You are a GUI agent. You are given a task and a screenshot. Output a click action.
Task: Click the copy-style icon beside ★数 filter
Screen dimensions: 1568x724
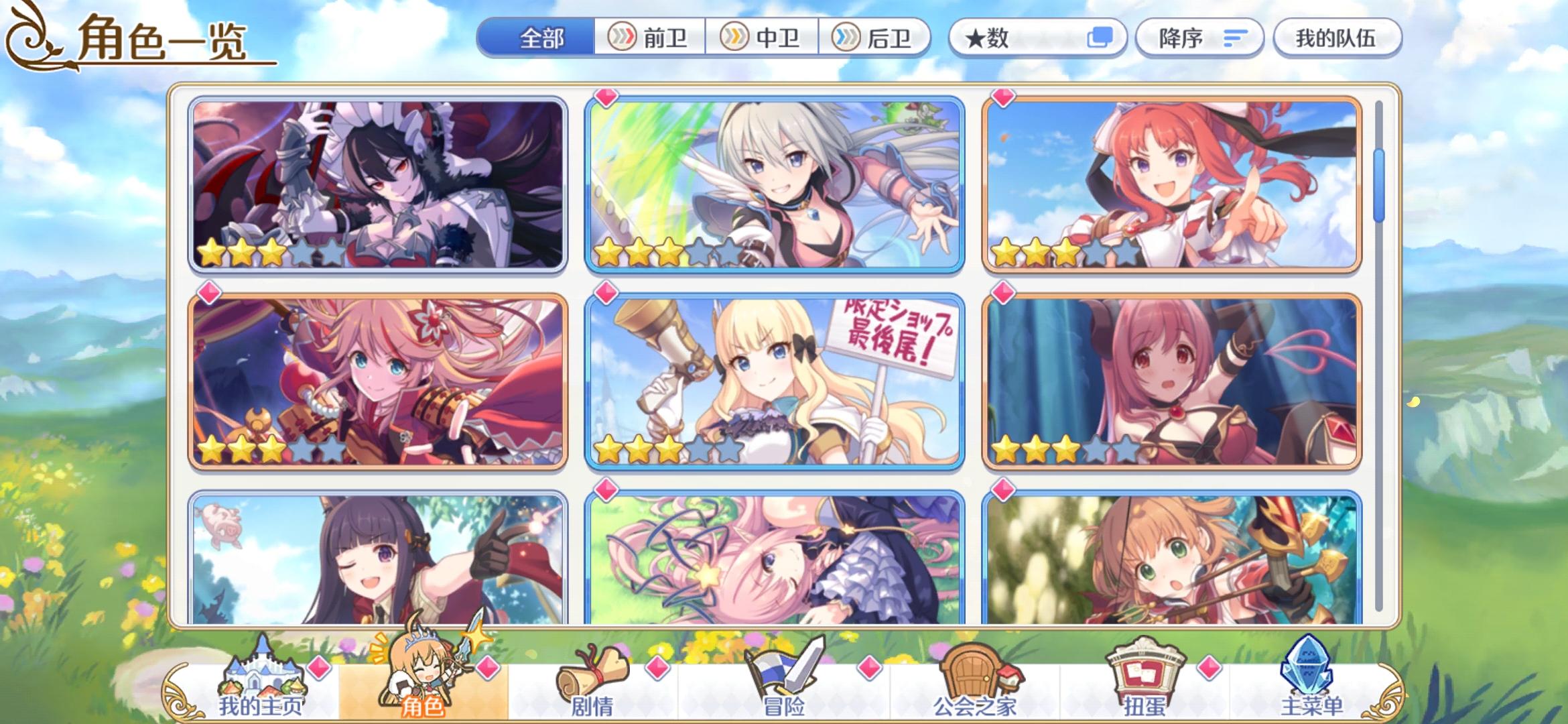click(1099, 38)
